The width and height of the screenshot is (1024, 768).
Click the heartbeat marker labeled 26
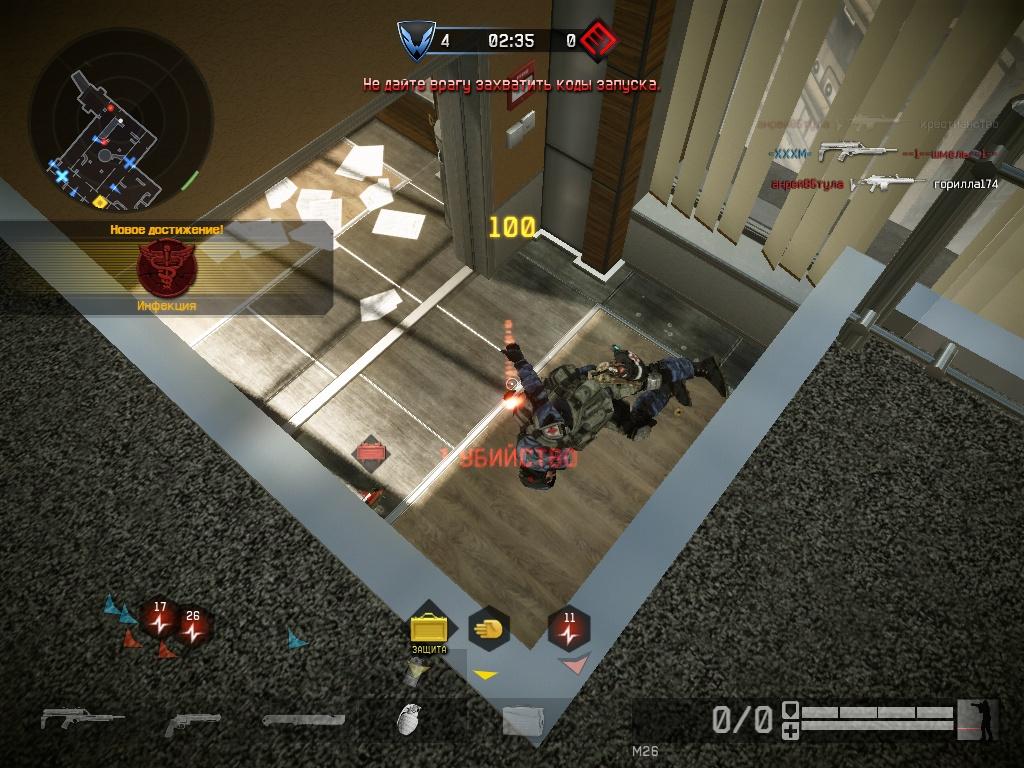(192, 628)
